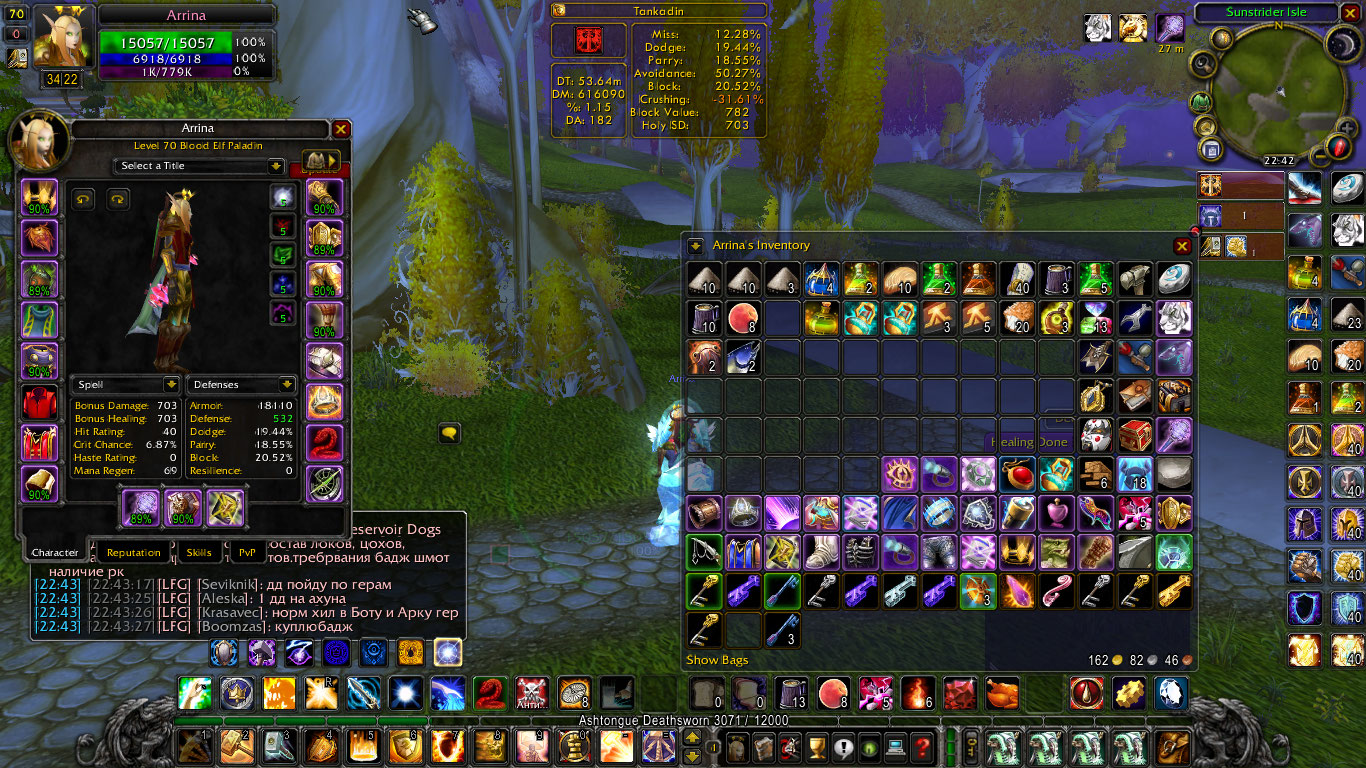The width and height of the screenshot is (1366, 768).
Task: Open the red question mark help button
Action: click(923, 746)
